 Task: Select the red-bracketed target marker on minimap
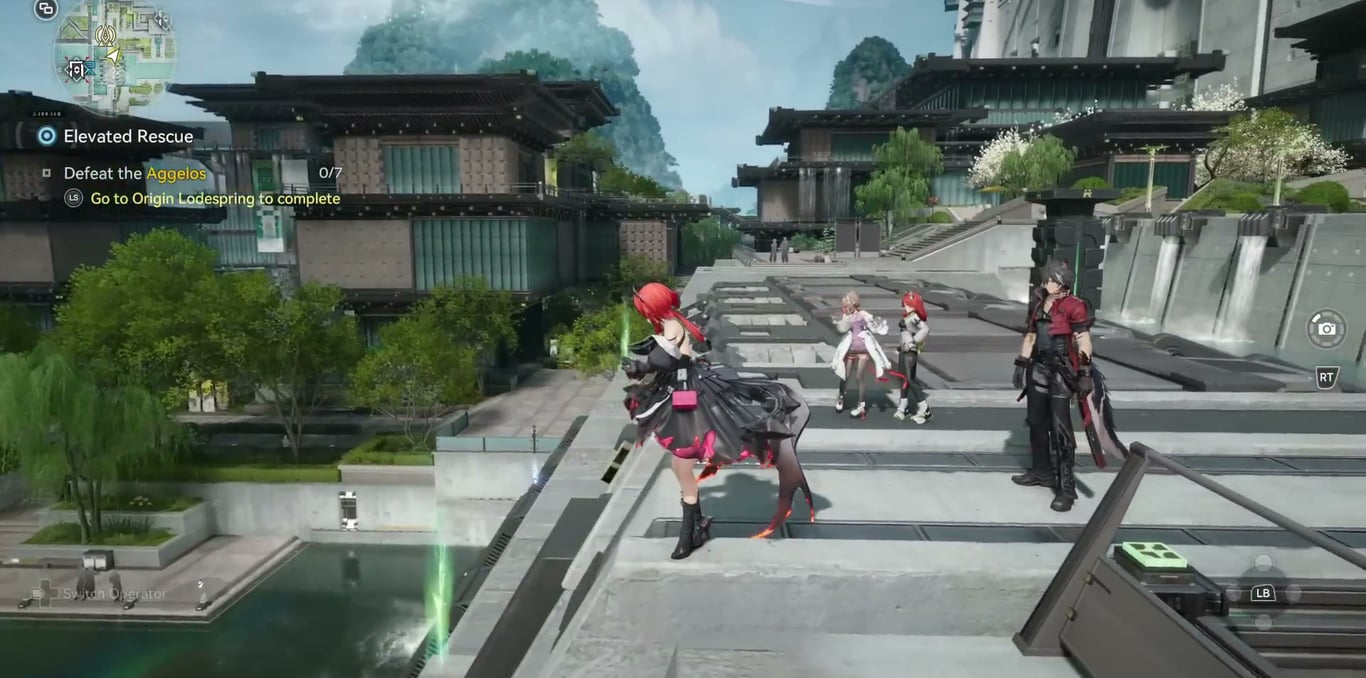77,69
